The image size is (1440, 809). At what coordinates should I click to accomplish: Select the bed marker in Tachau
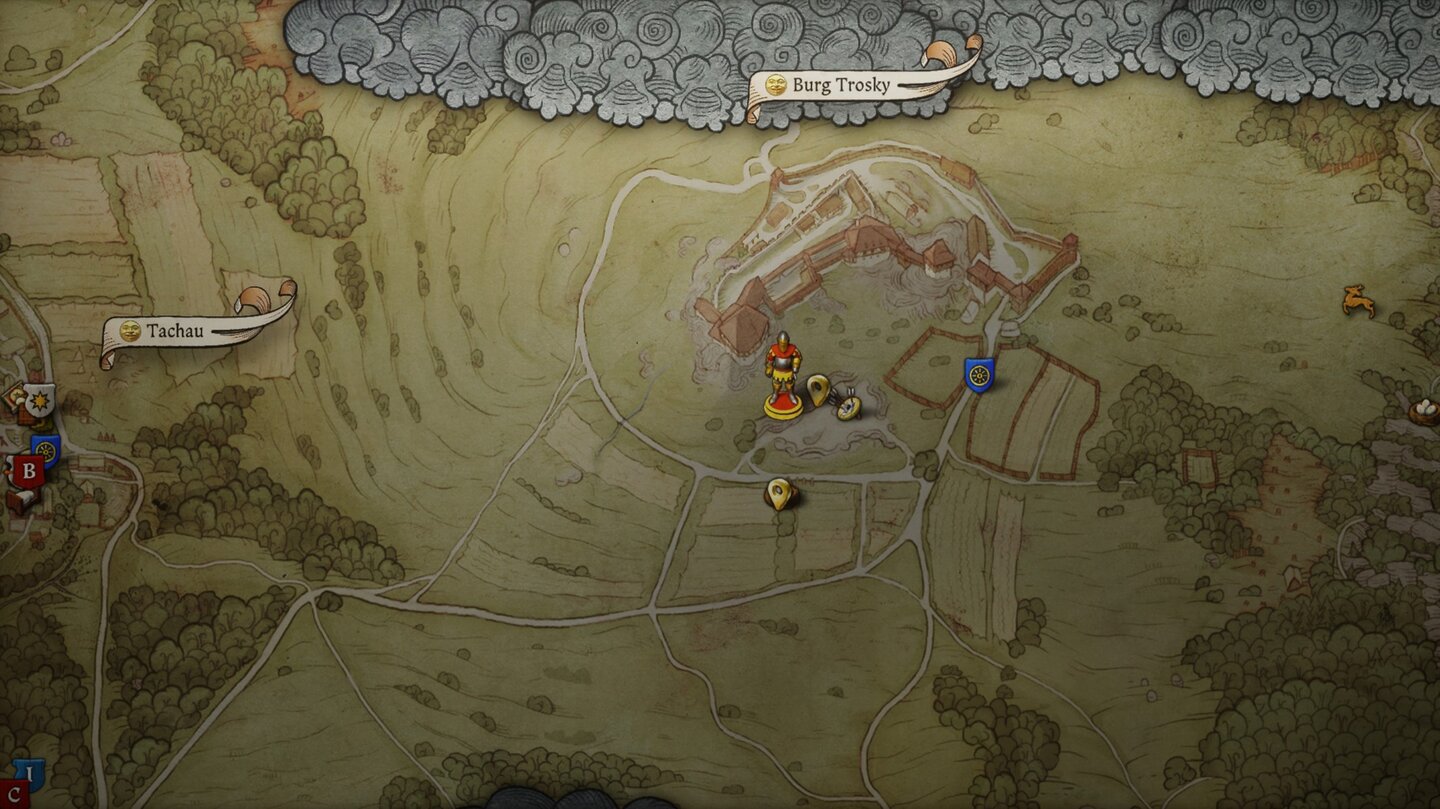[21, 498]
